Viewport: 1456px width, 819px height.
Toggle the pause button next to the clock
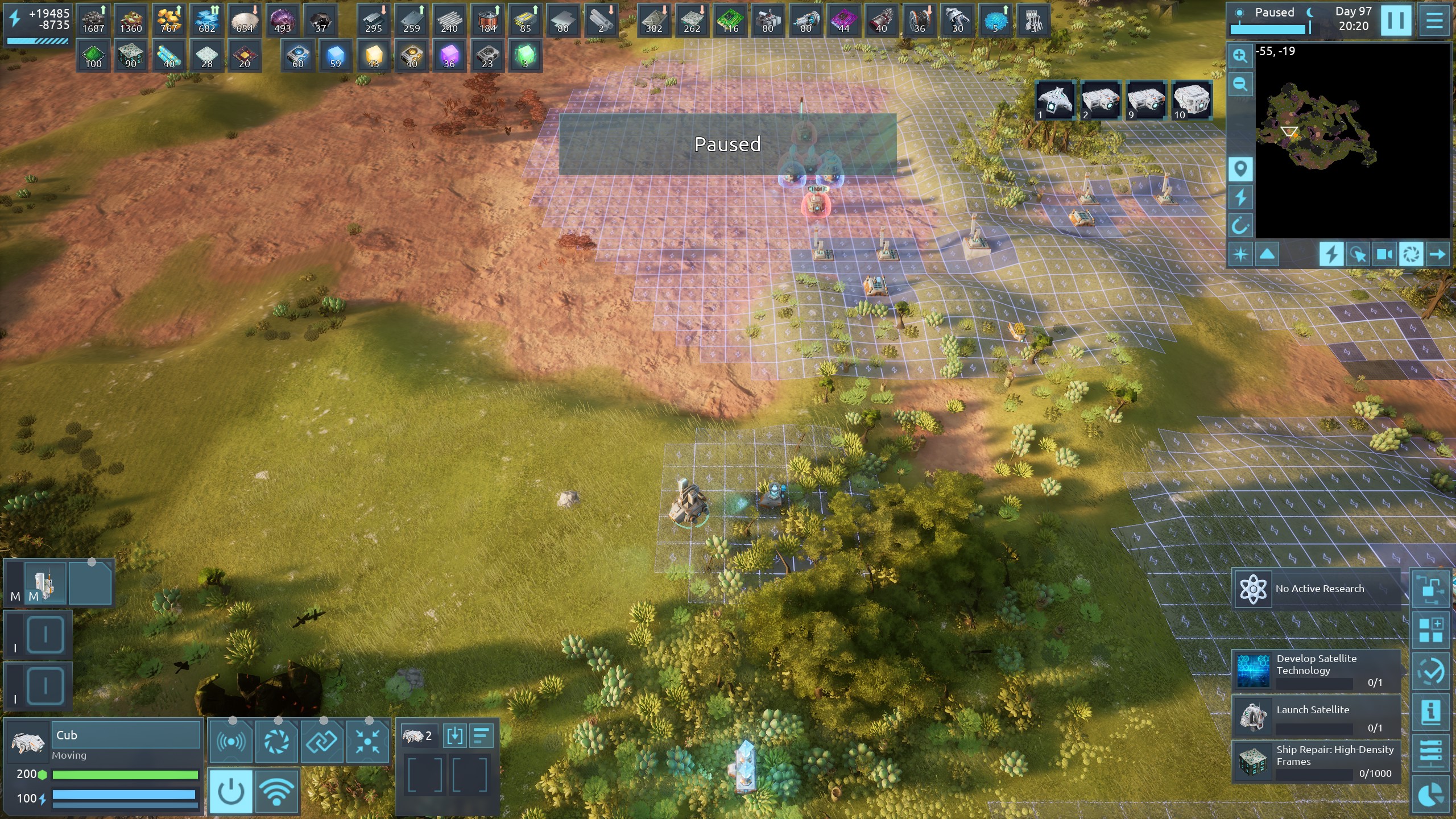(1396, 21)
